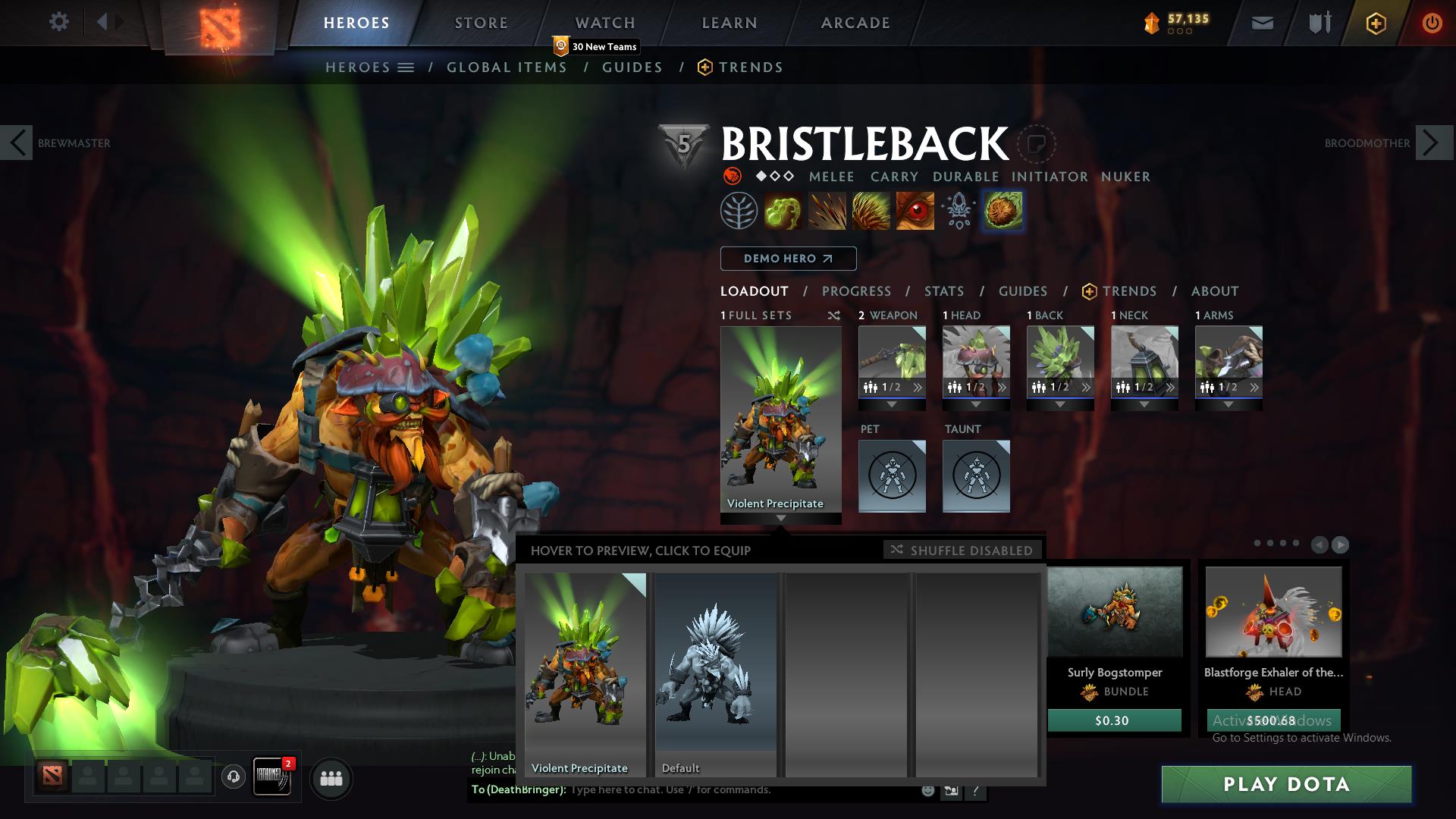This screenshot has width=1456, height=819.
Task: Go to next hero Broodmother arrow
Action: click(1431, 143)
